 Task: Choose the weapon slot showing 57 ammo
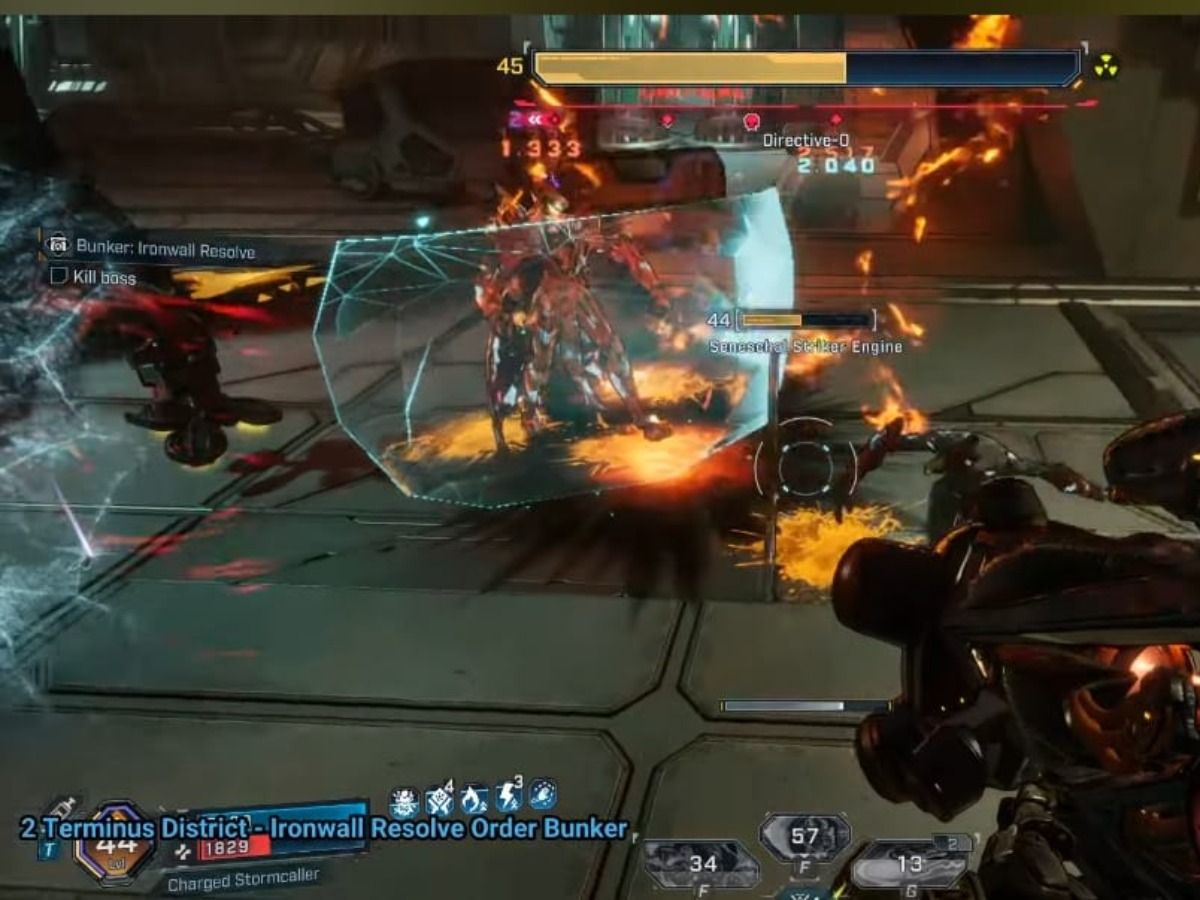[x=805, y=837]
